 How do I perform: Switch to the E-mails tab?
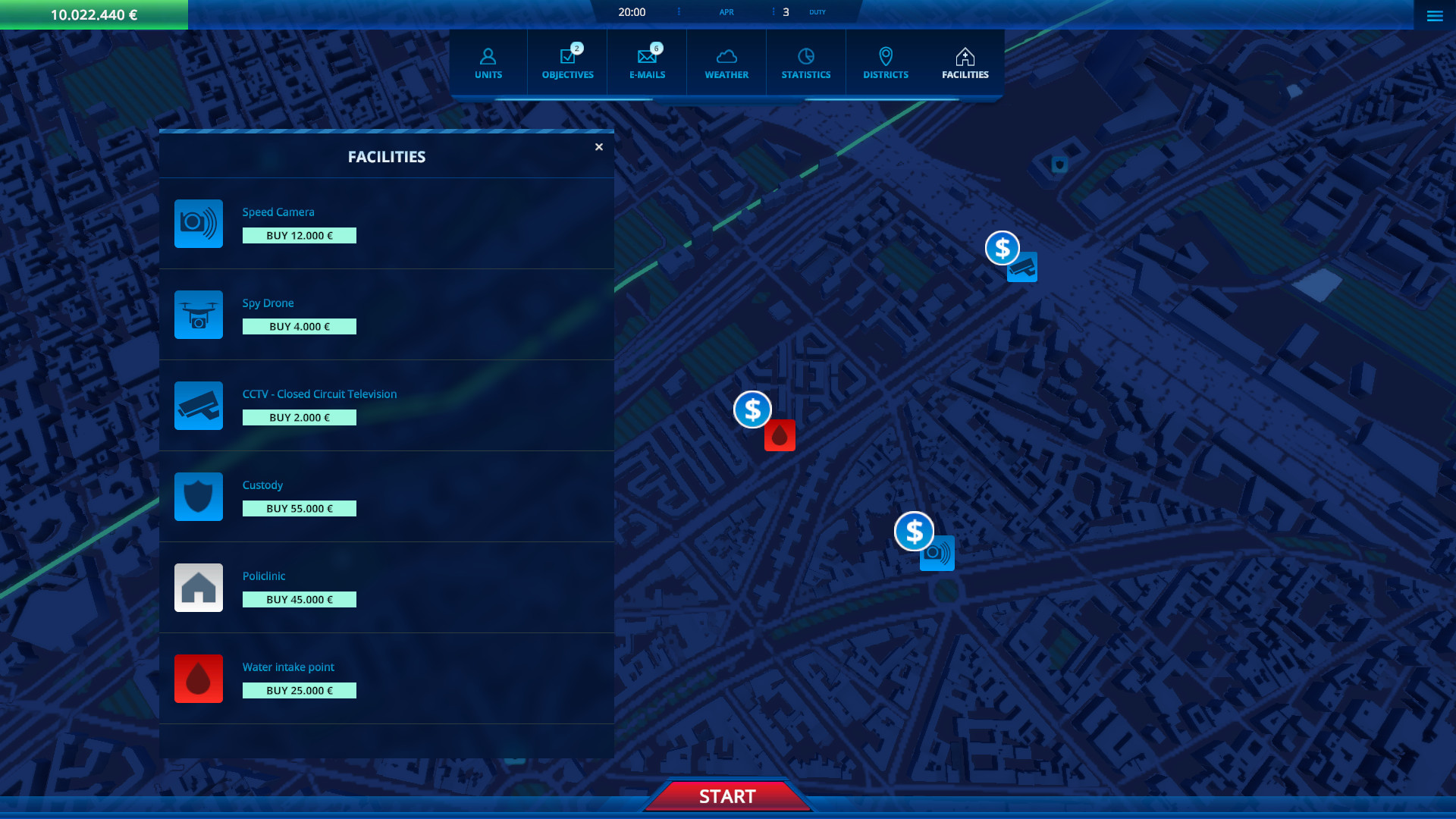click(x=645, y=61)
